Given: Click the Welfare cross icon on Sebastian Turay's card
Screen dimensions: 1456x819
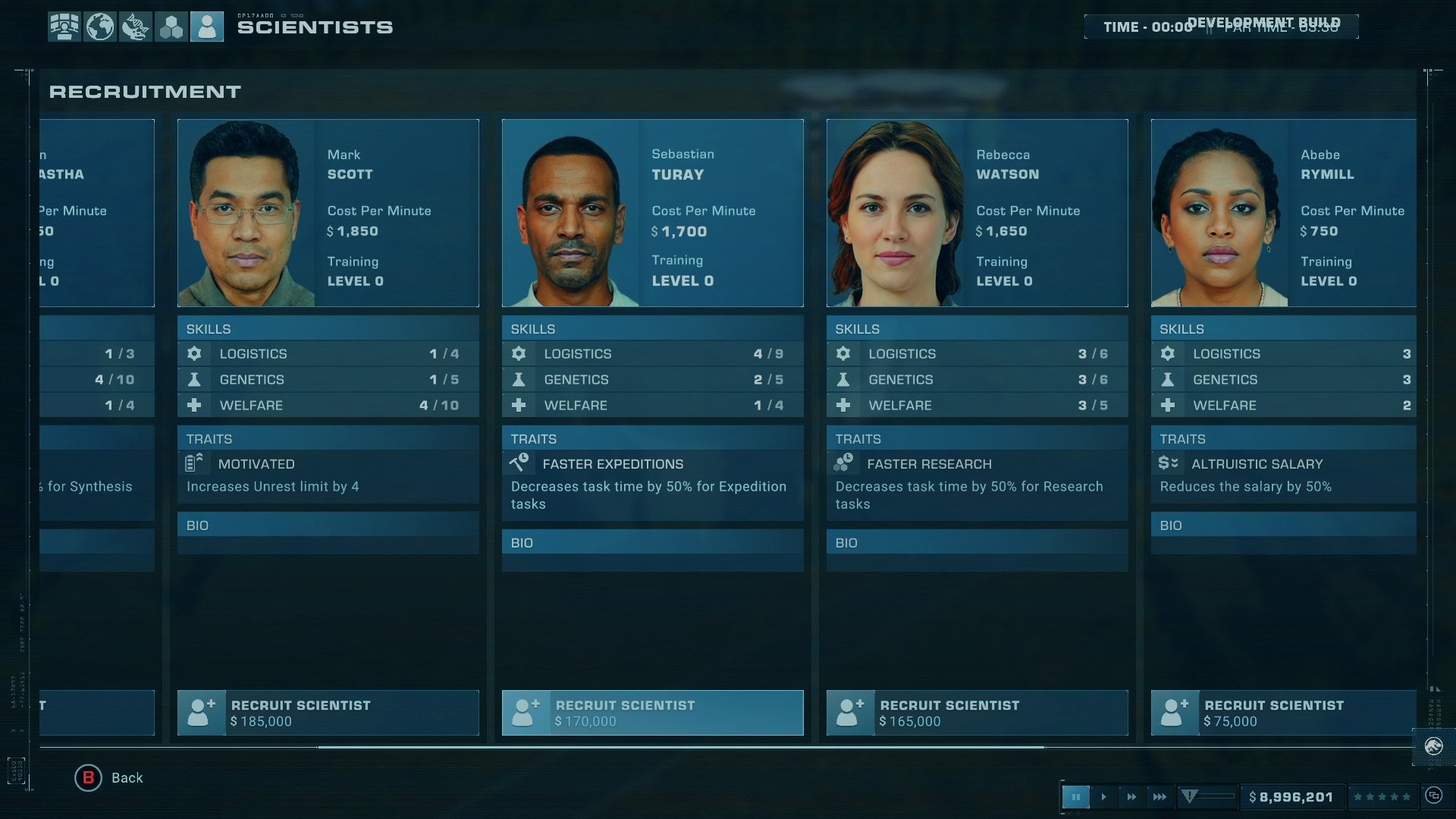Looking at the screenshot, I should [519, 405].
